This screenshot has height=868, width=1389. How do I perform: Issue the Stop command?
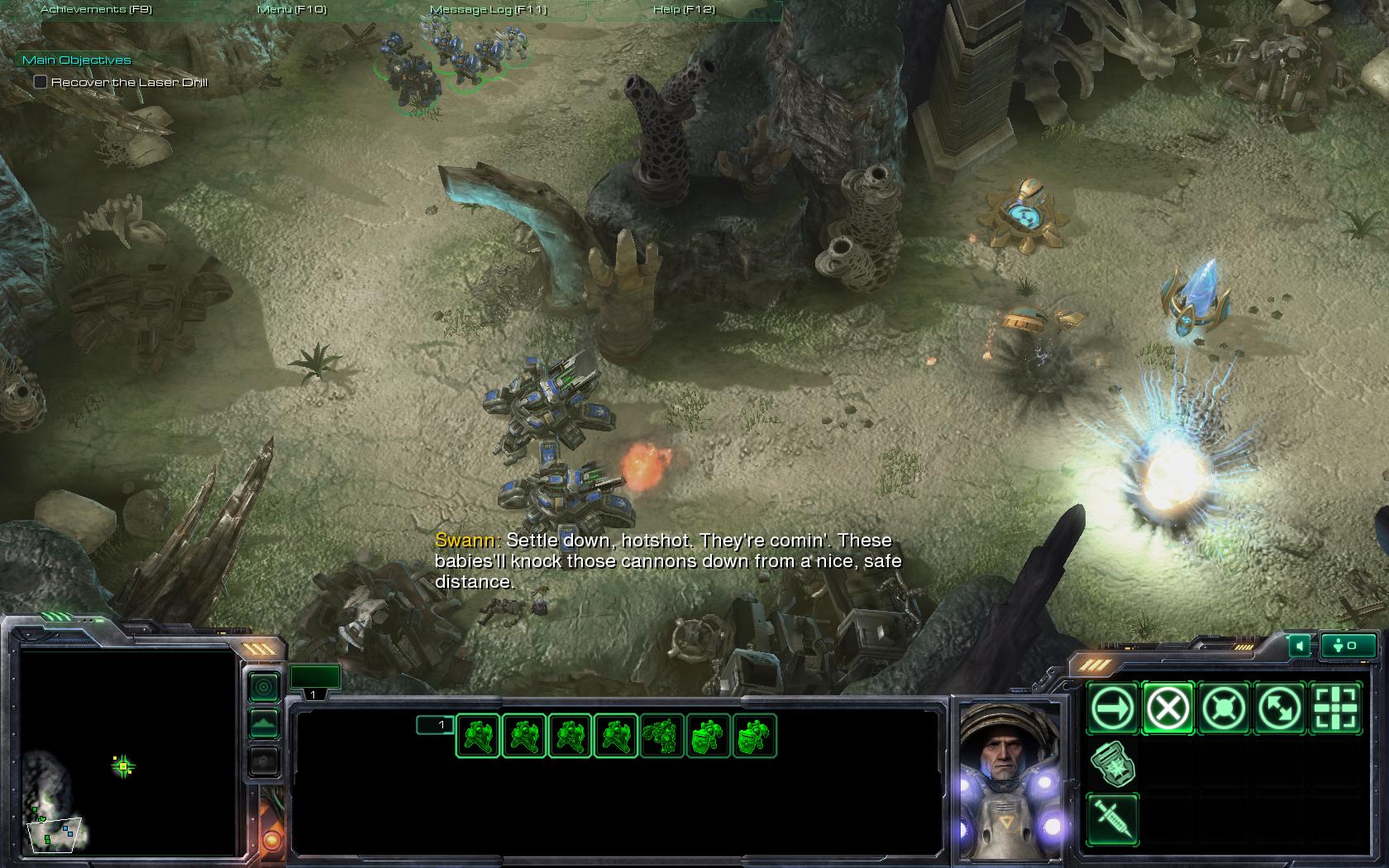[1167, 708]
